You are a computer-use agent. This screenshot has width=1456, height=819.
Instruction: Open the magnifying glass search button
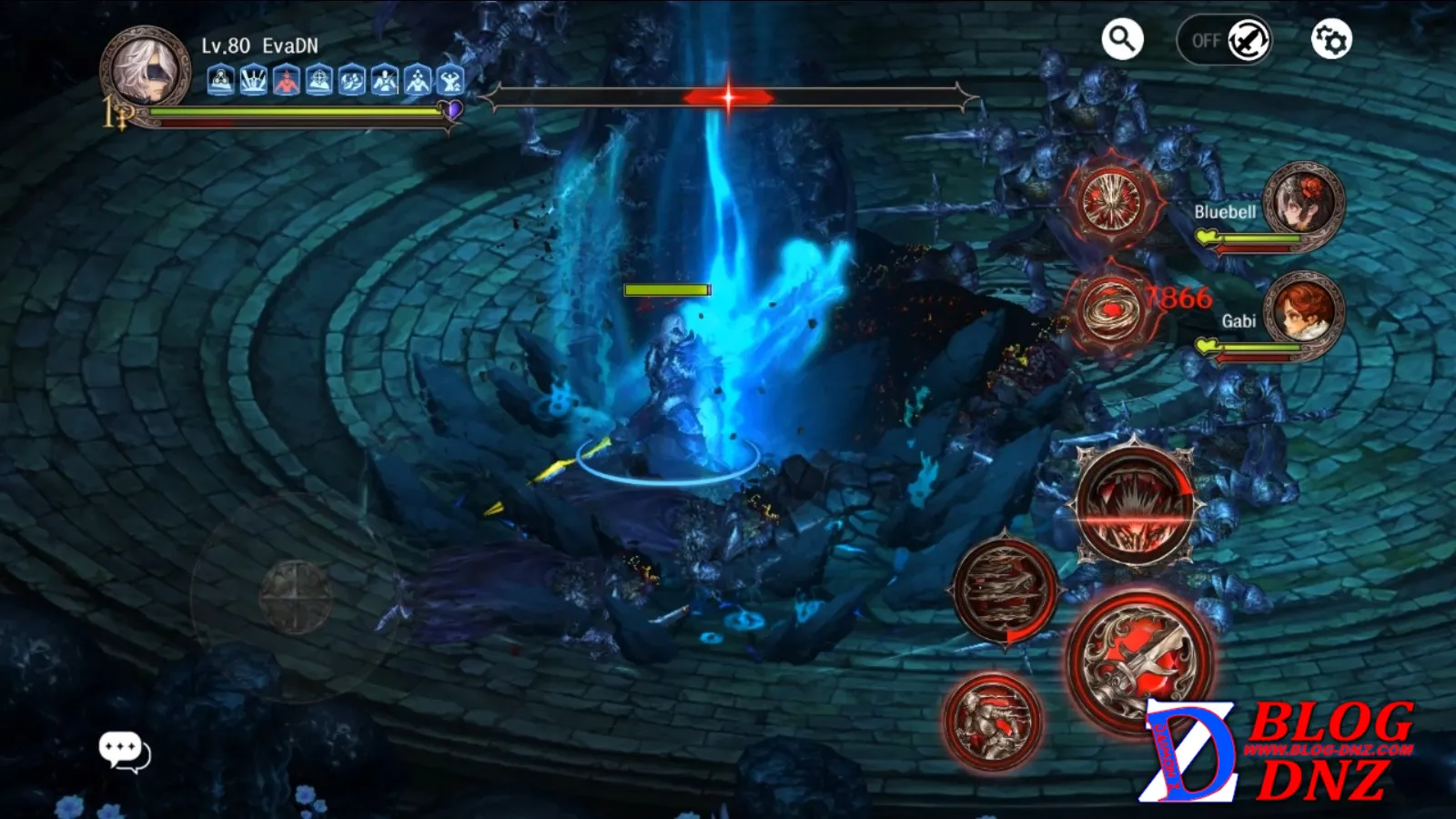pos(1122,39)
